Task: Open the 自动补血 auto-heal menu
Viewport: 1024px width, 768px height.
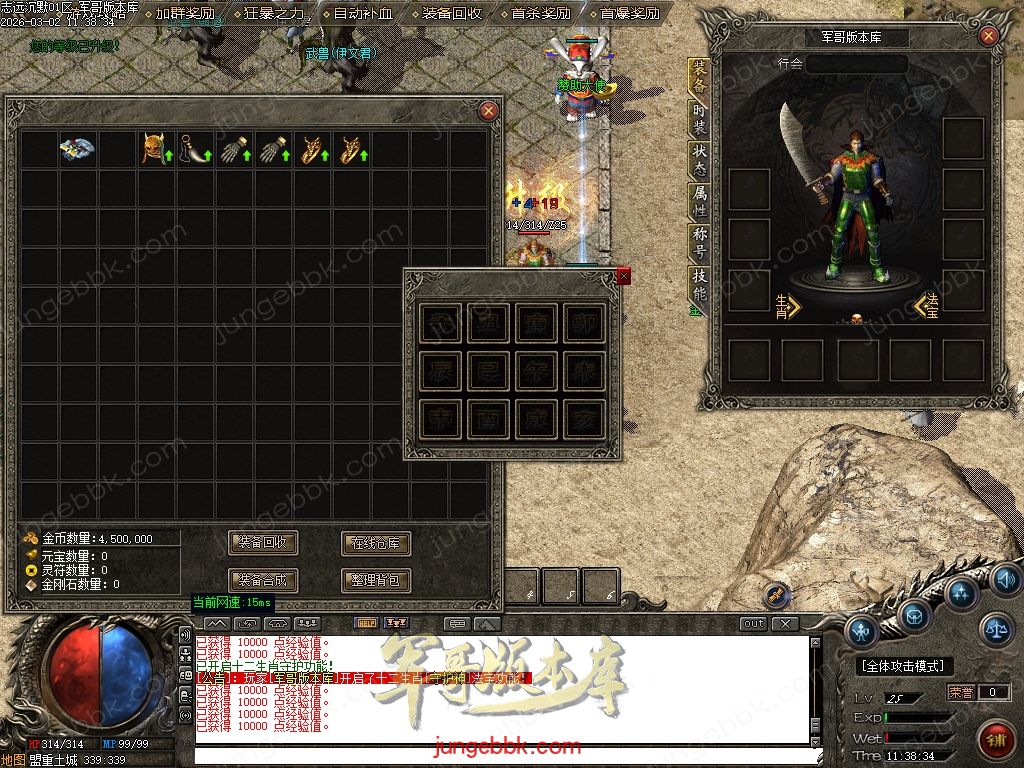Action: point(361,14)
